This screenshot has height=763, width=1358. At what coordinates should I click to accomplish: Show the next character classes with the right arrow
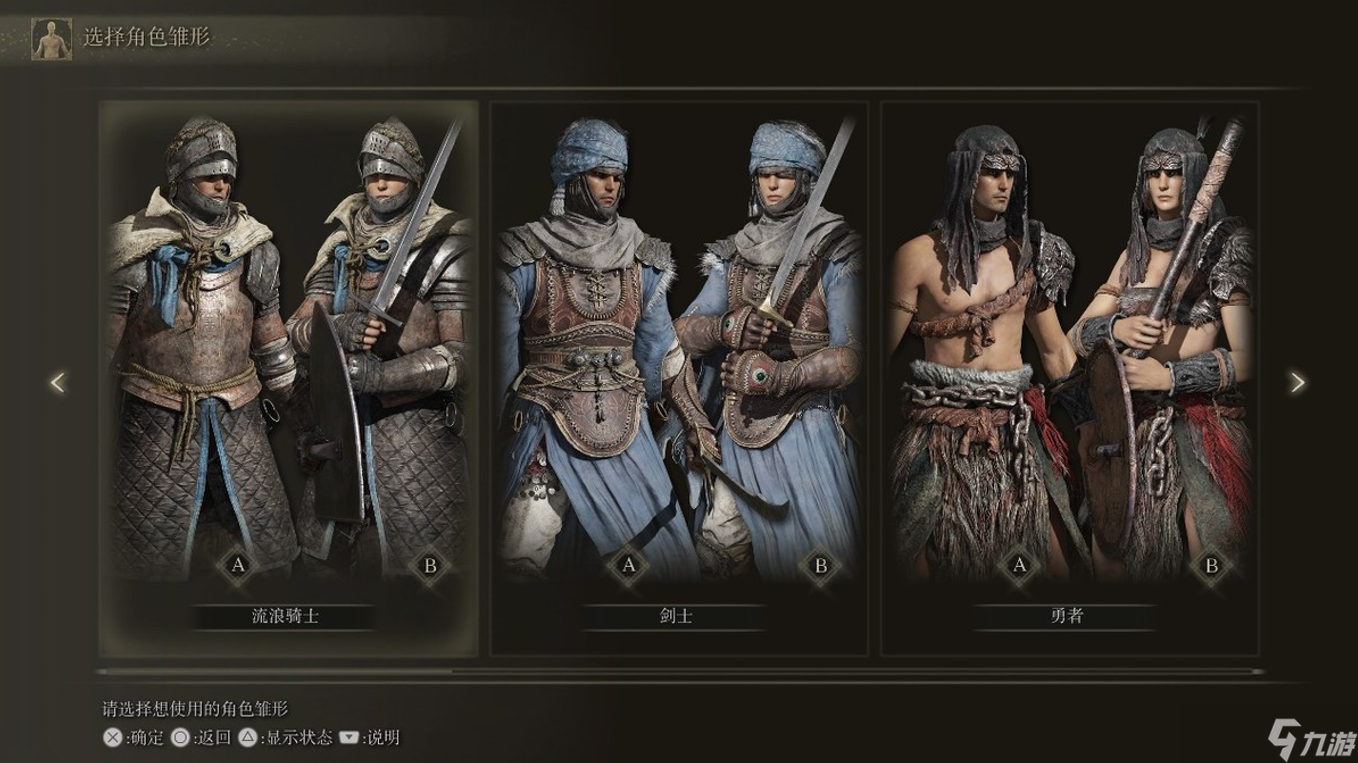point(1297,382)
